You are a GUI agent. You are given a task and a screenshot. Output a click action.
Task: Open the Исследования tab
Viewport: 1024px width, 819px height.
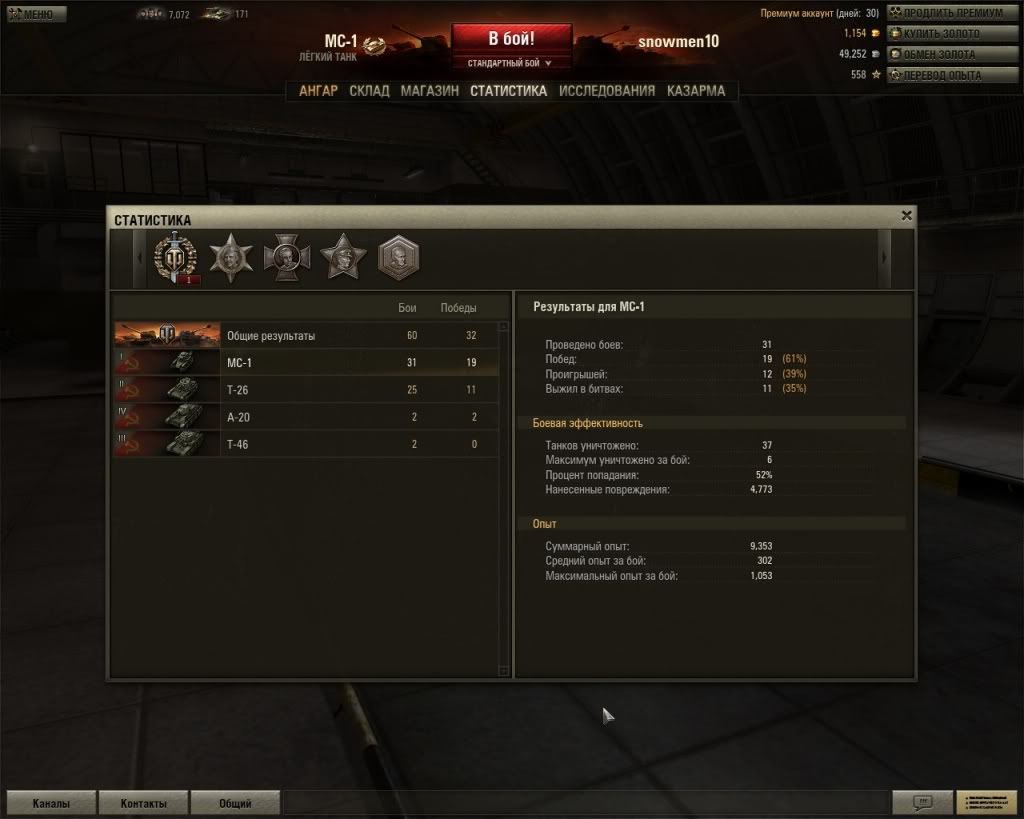(607, 91)
